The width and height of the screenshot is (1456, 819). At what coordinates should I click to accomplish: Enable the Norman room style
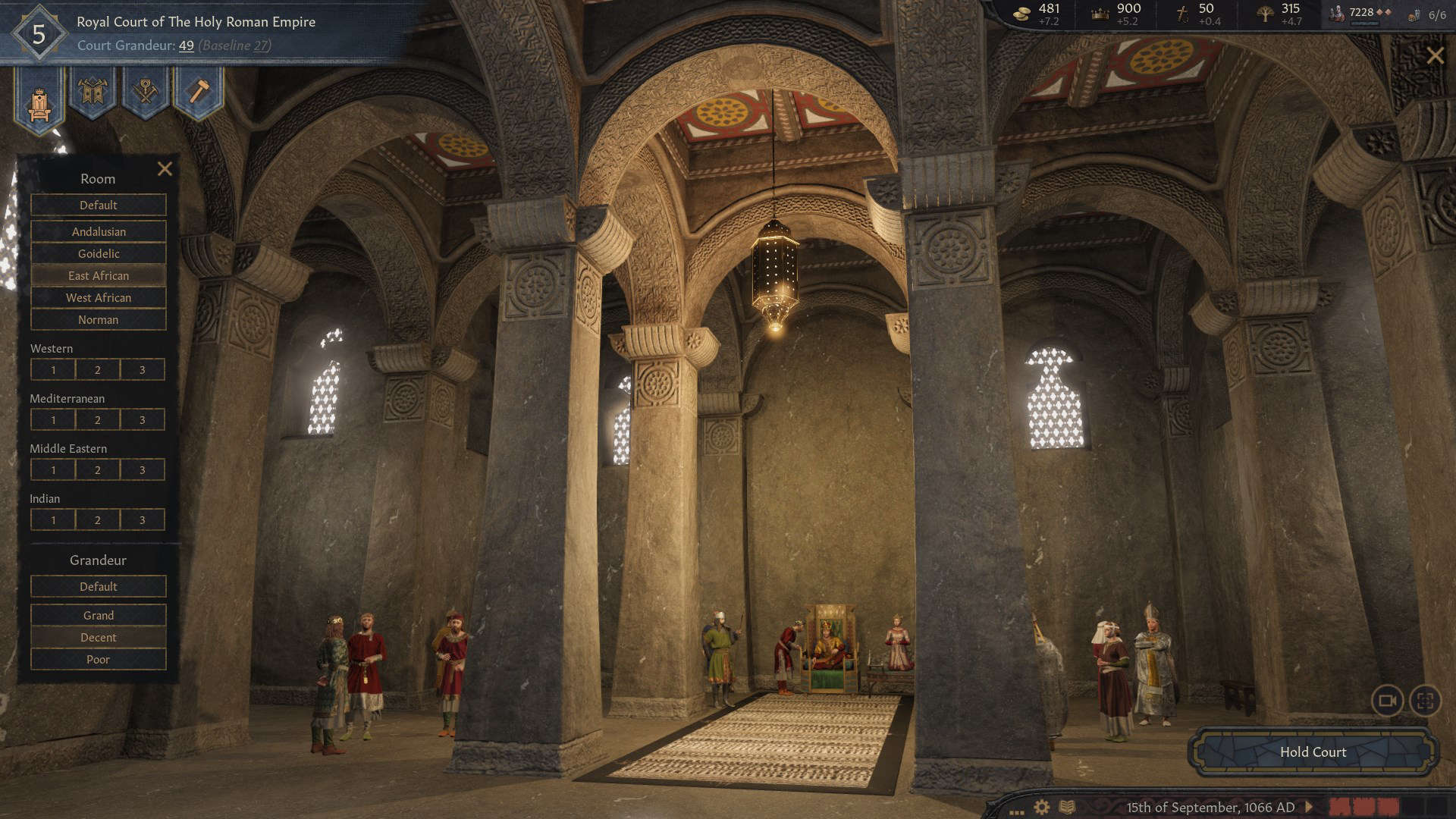click(98, 319)
